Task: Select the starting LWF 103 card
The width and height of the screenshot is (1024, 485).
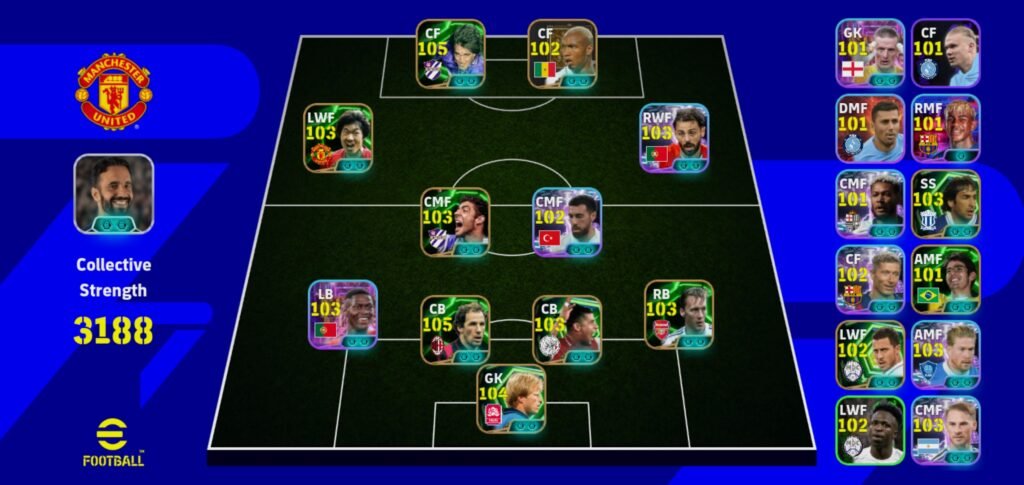Action: click(339, 138)
